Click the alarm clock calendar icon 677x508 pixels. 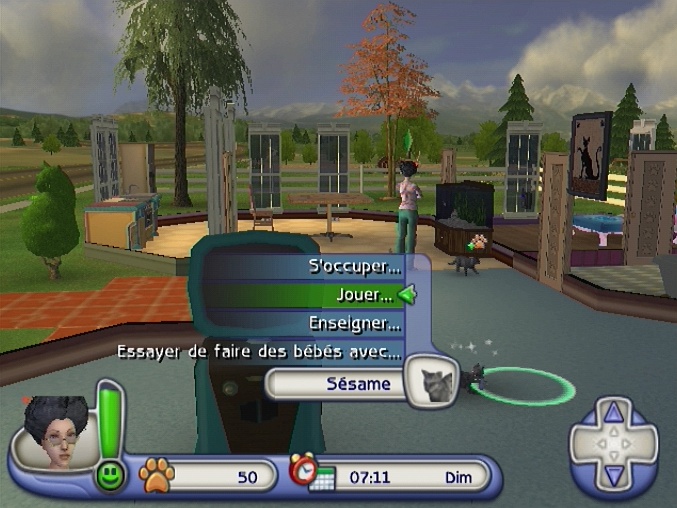pyautogui.click(x=312, y=472)
